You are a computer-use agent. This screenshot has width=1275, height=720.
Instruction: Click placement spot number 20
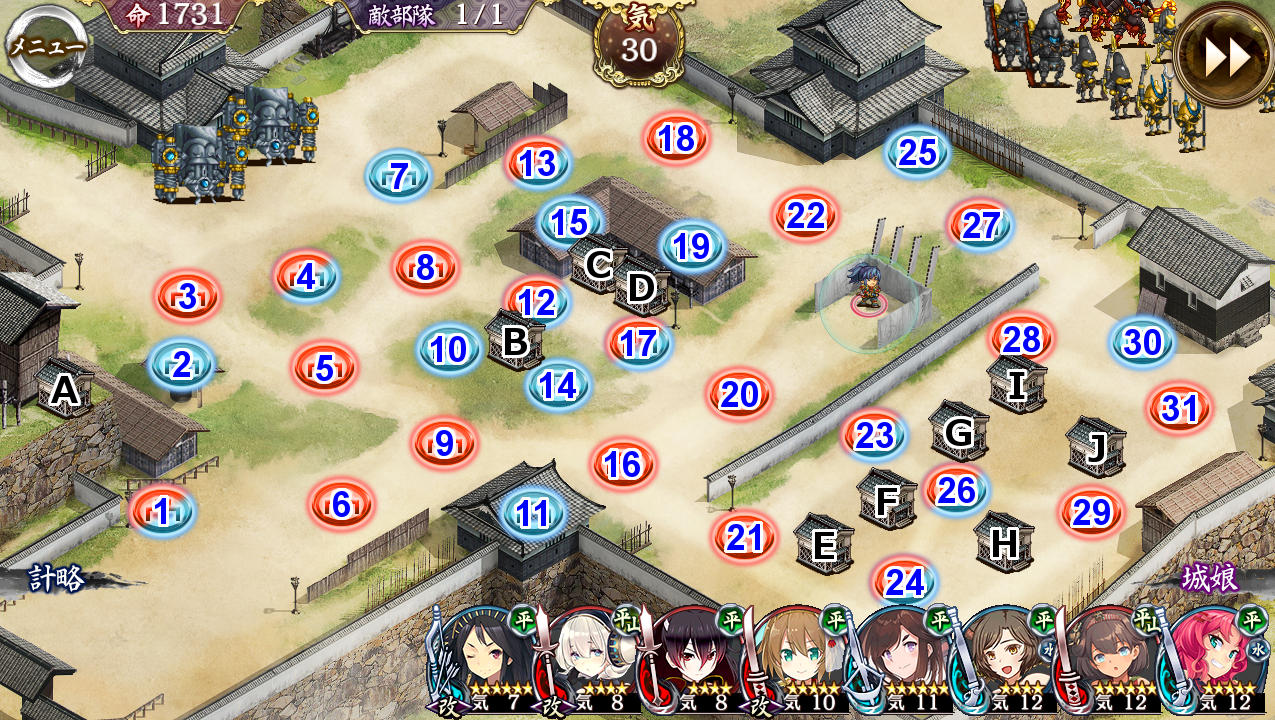[x=739, y=395]
